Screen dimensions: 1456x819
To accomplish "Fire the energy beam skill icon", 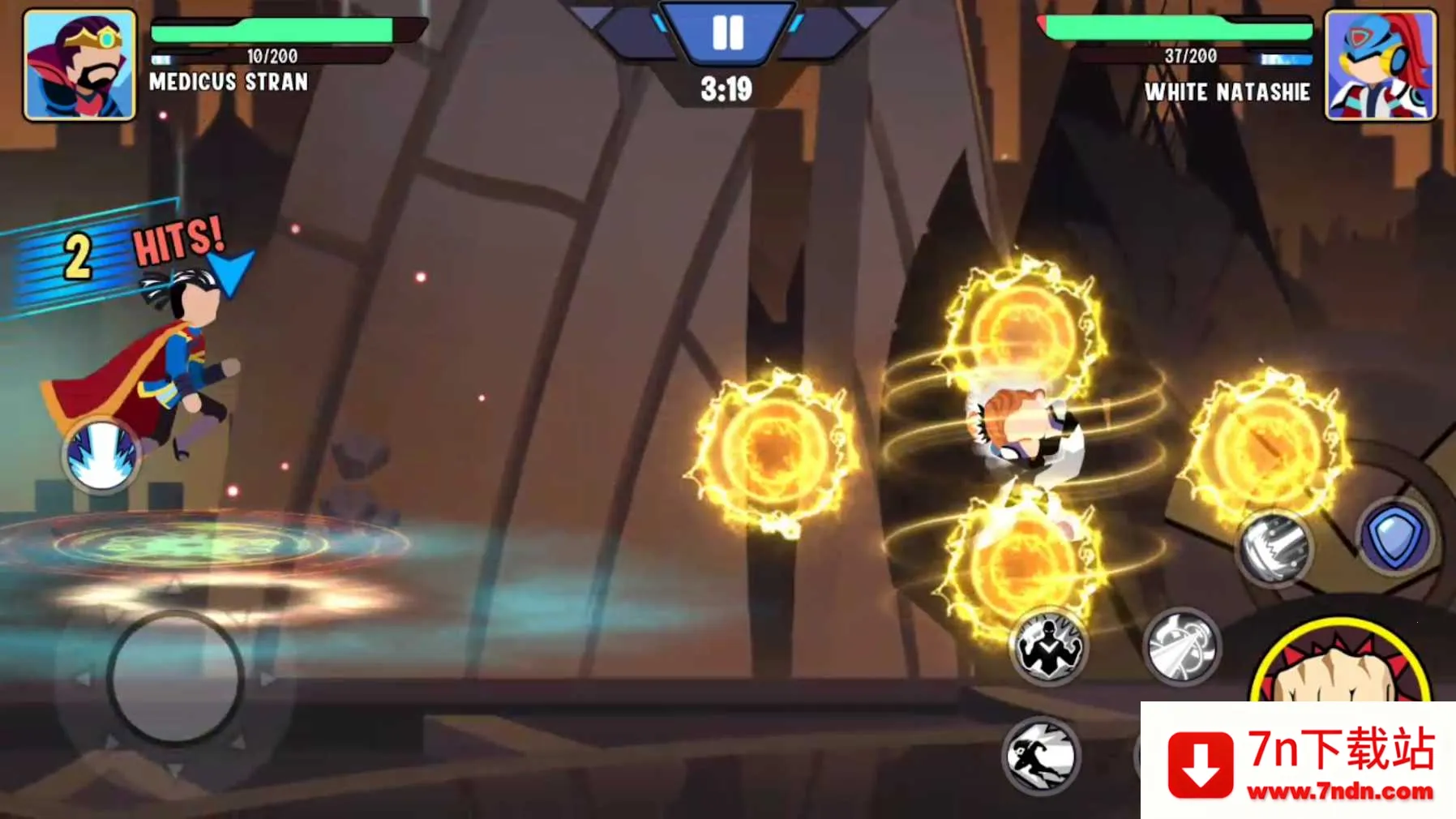I will click(x=1182, y=647).
